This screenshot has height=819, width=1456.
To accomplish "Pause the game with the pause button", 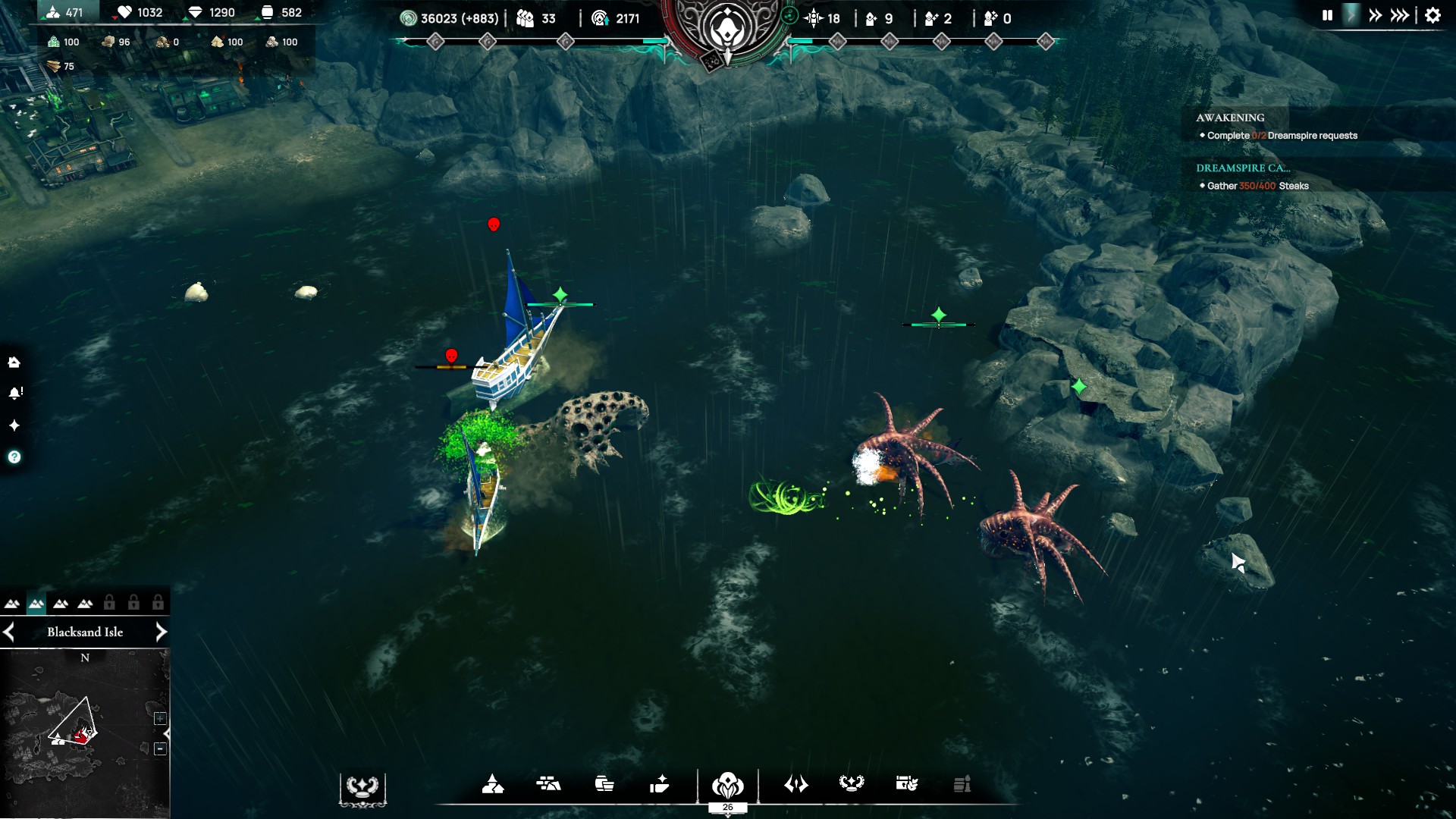I will (1327, 15).
